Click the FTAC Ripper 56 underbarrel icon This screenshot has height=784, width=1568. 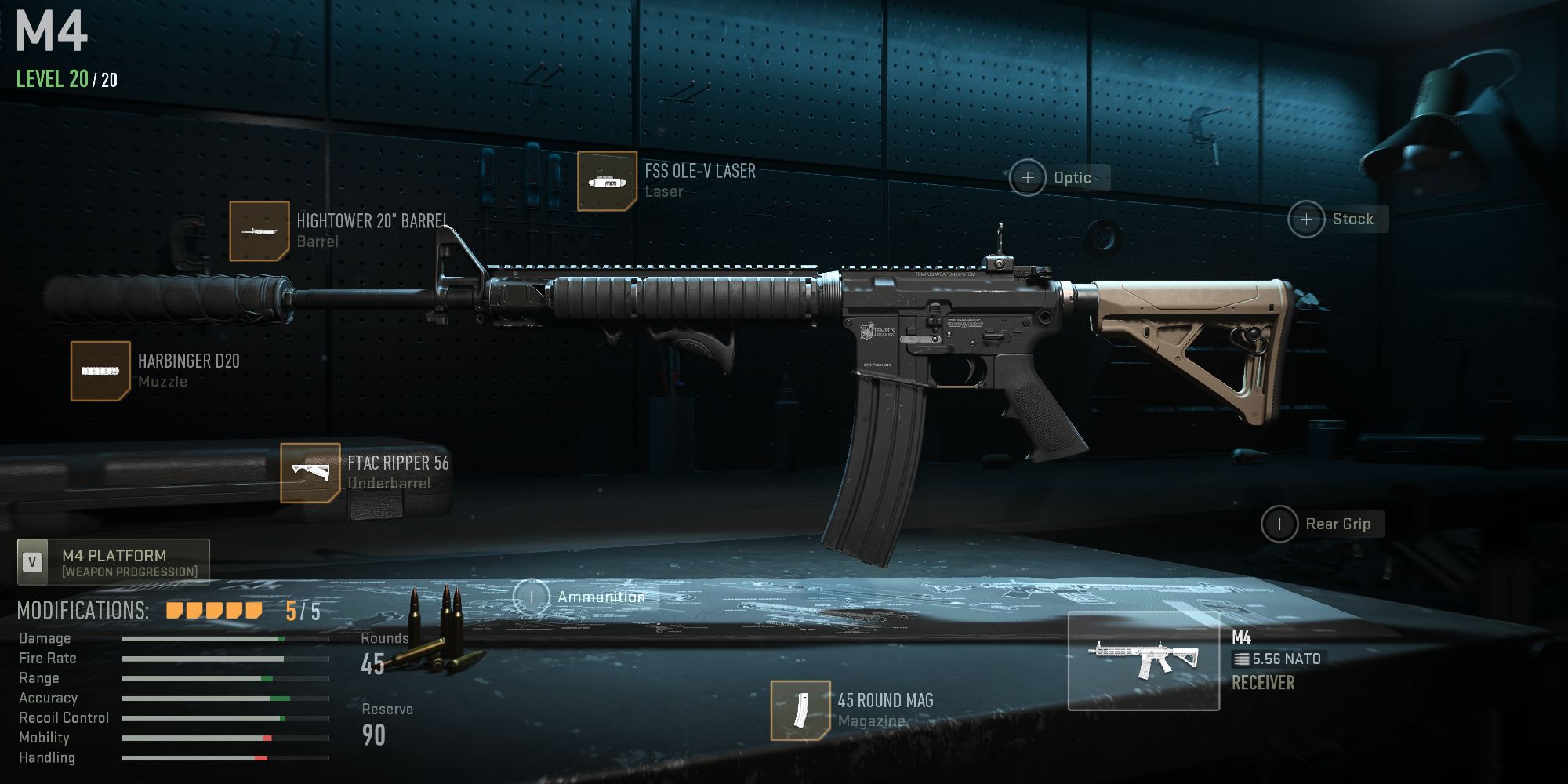point(312,472)
